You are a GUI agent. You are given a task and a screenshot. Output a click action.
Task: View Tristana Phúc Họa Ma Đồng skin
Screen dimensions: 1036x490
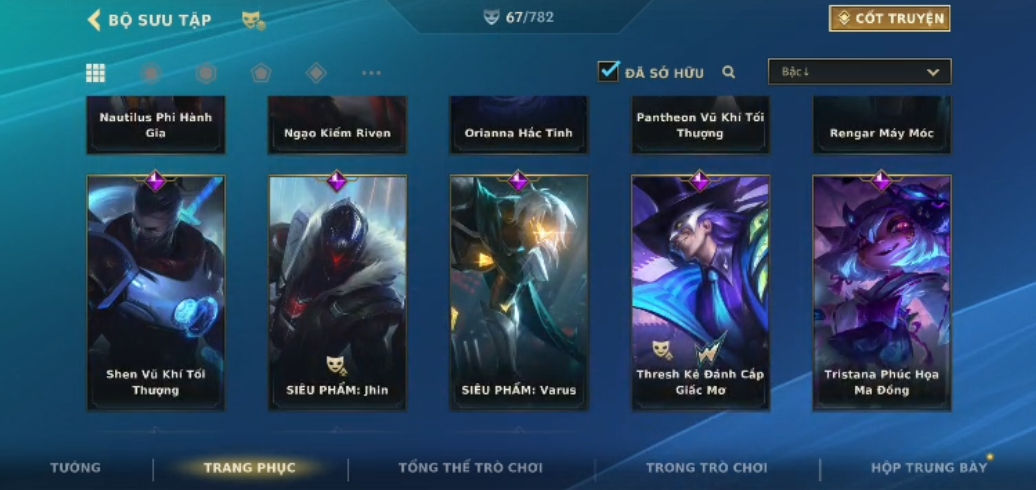pyautogui.click(x=882, y=292)
